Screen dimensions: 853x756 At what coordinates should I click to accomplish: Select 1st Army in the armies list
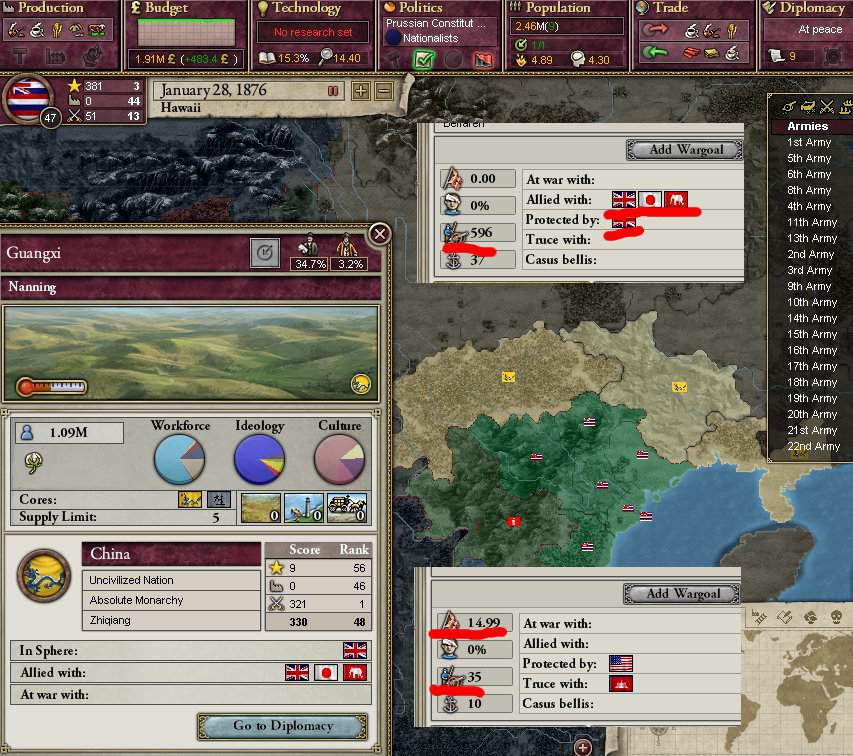point(809,142)
